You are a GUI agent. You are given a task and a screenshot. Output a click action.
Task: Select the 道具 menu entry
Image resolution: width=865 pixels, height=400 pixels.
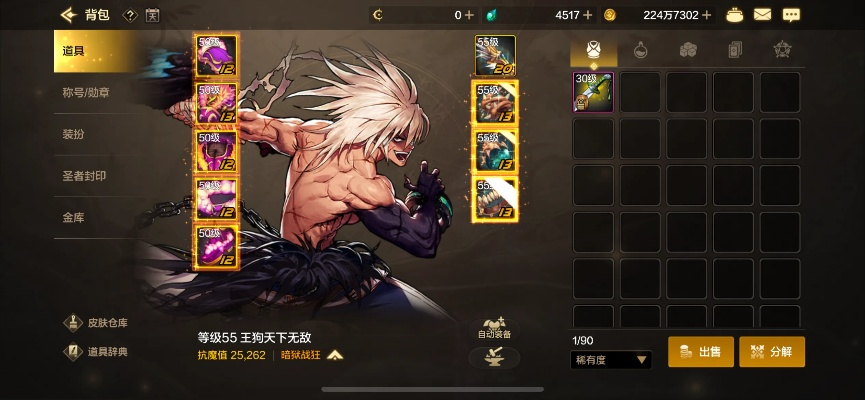(x=90, y=50)
